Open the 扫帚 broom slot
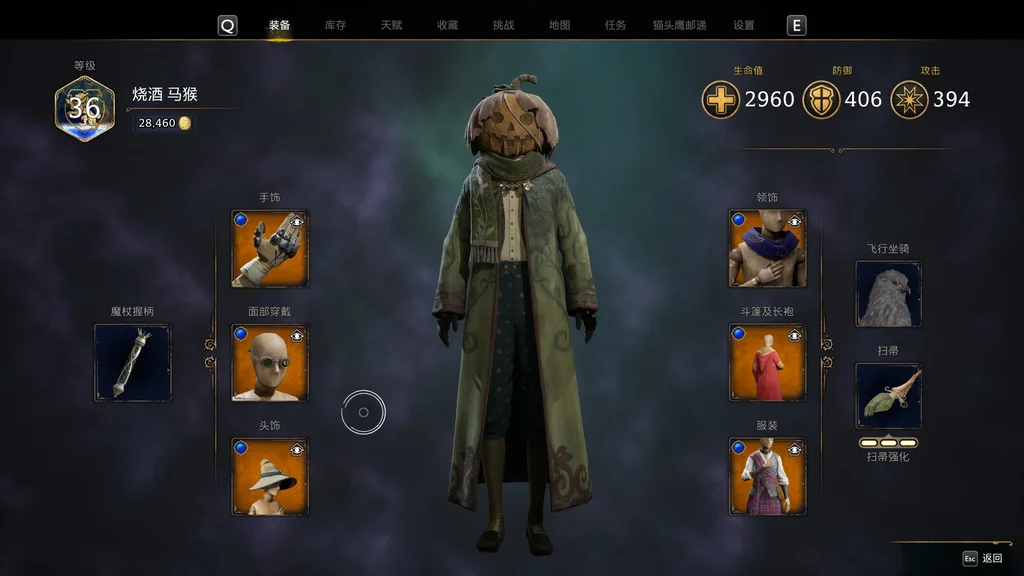 click(x=888, y=396)
